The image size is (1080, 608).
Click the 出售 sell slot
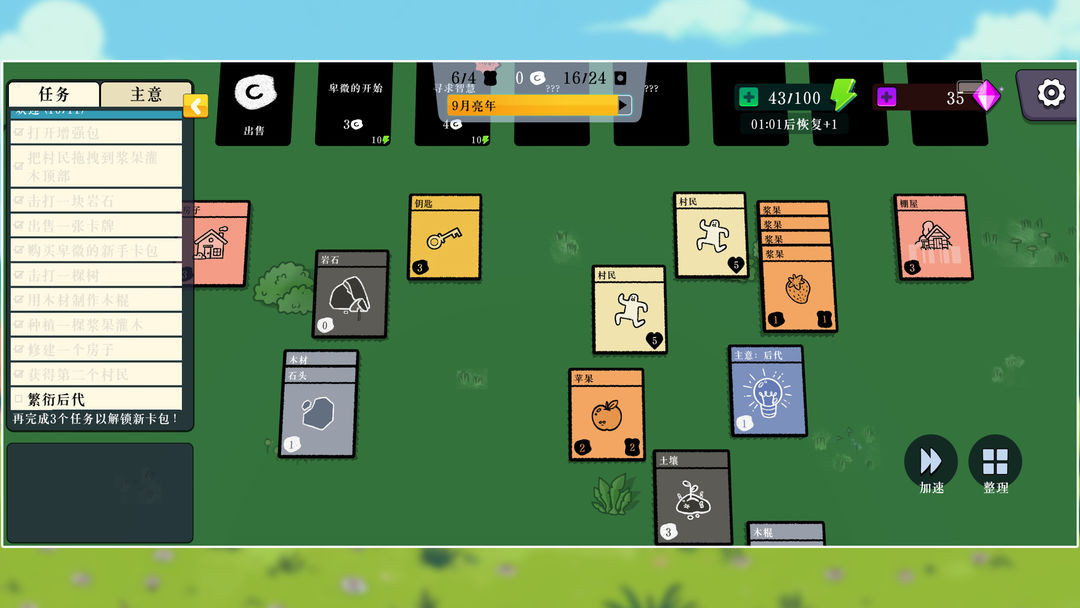point(254,104)
